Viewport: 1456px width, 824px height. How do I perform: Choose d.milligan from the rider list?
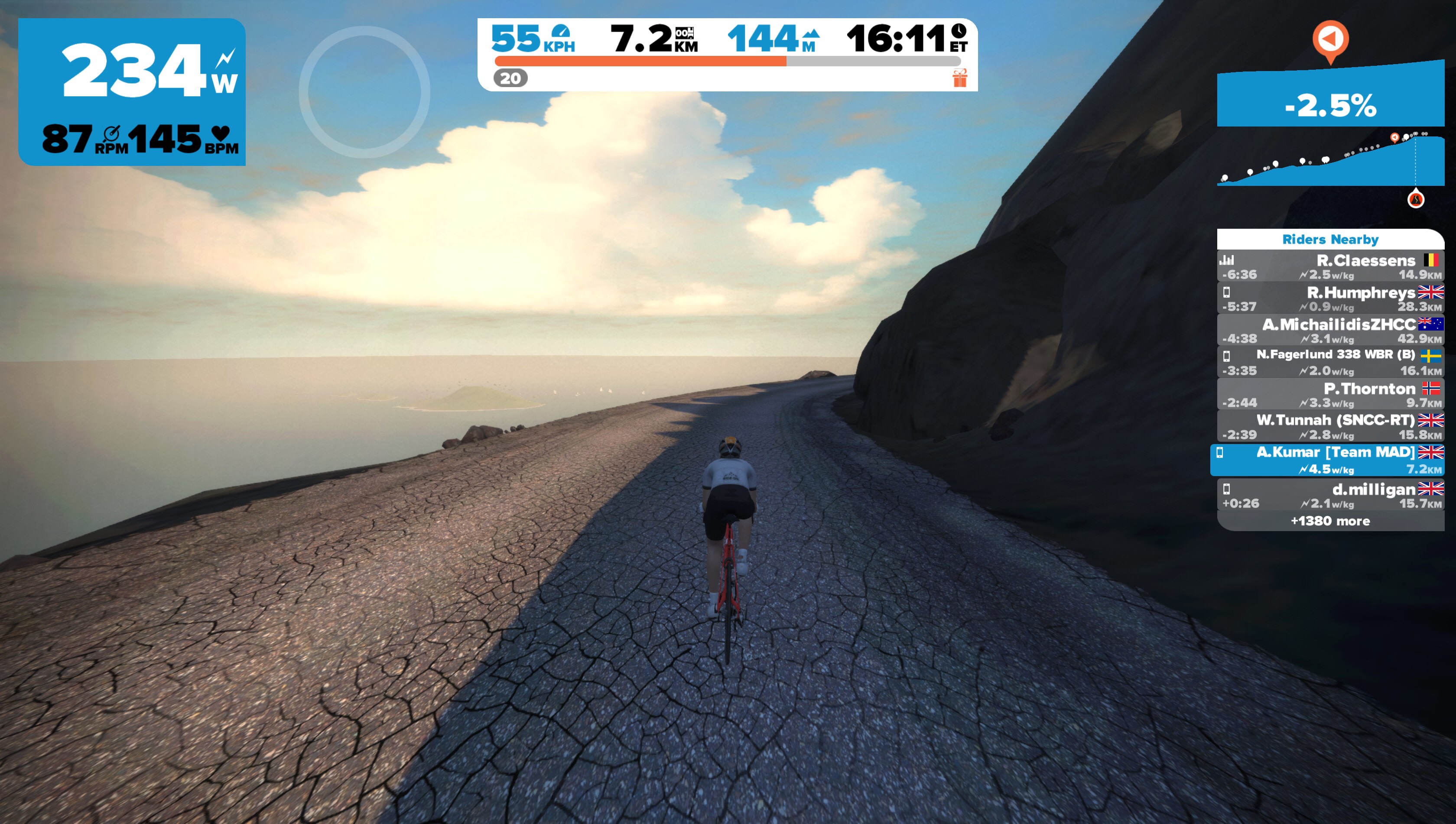pos(1330,495)
